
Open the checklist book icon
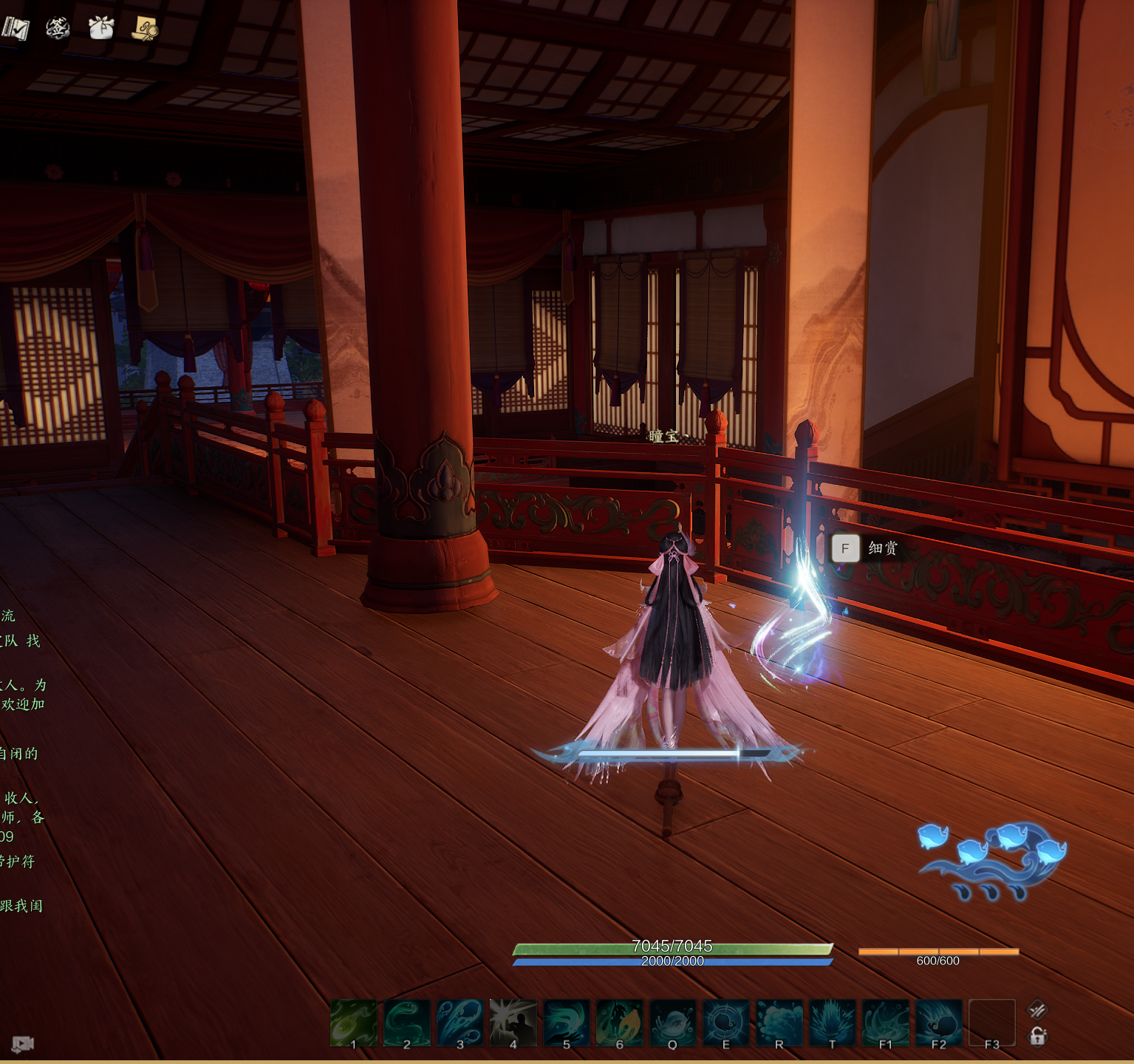16,28
